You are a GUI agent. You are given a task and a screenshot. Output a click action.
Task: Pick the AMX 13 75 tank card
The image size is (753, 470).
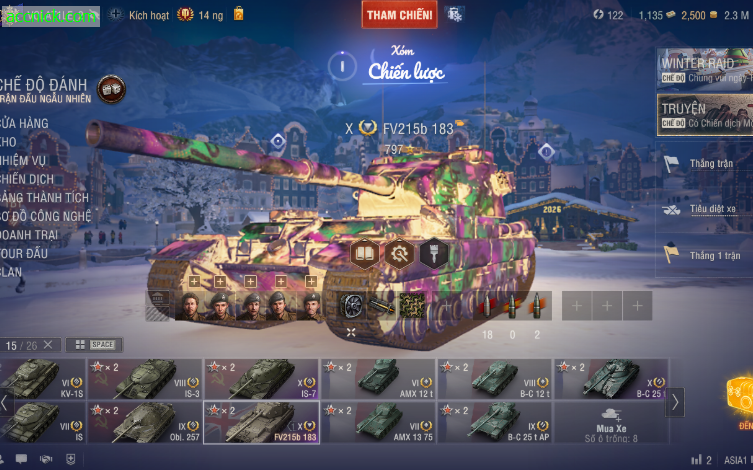[x=379, y=422]
